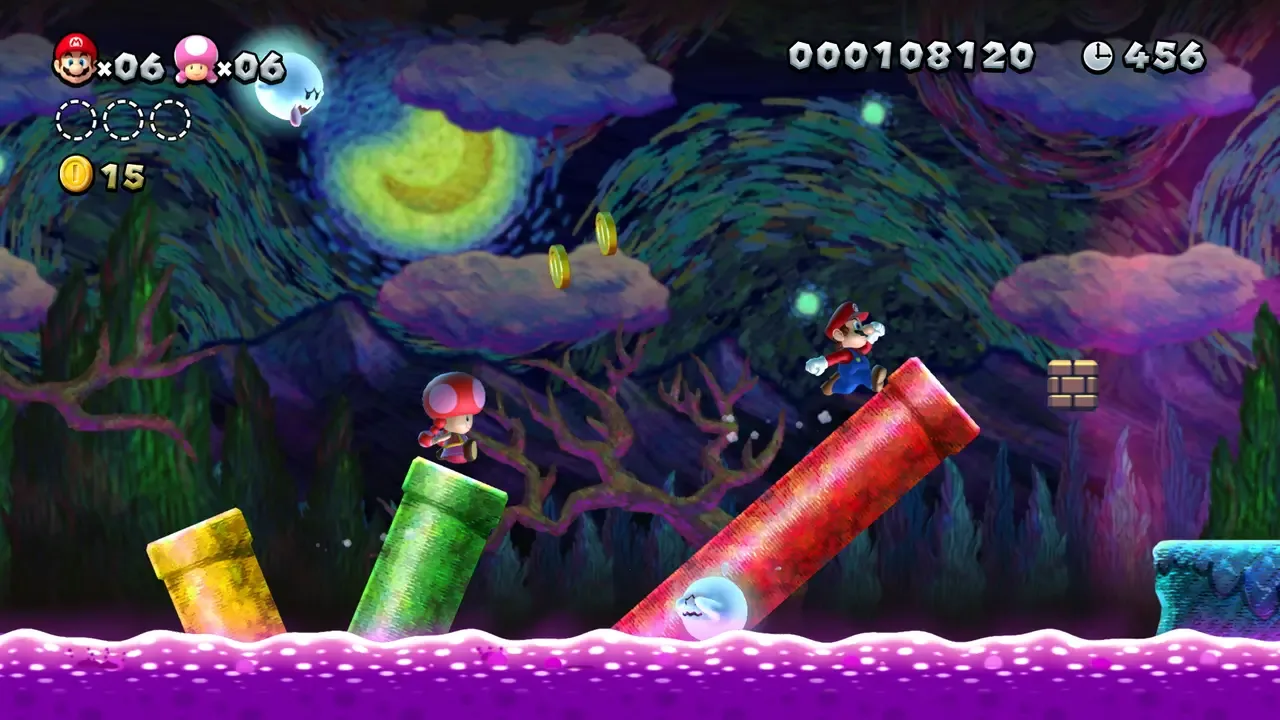This screenshot has width=1280, height=720.
Task: Click the Boo hiding behind the red pipe
Action: [713, 601]
